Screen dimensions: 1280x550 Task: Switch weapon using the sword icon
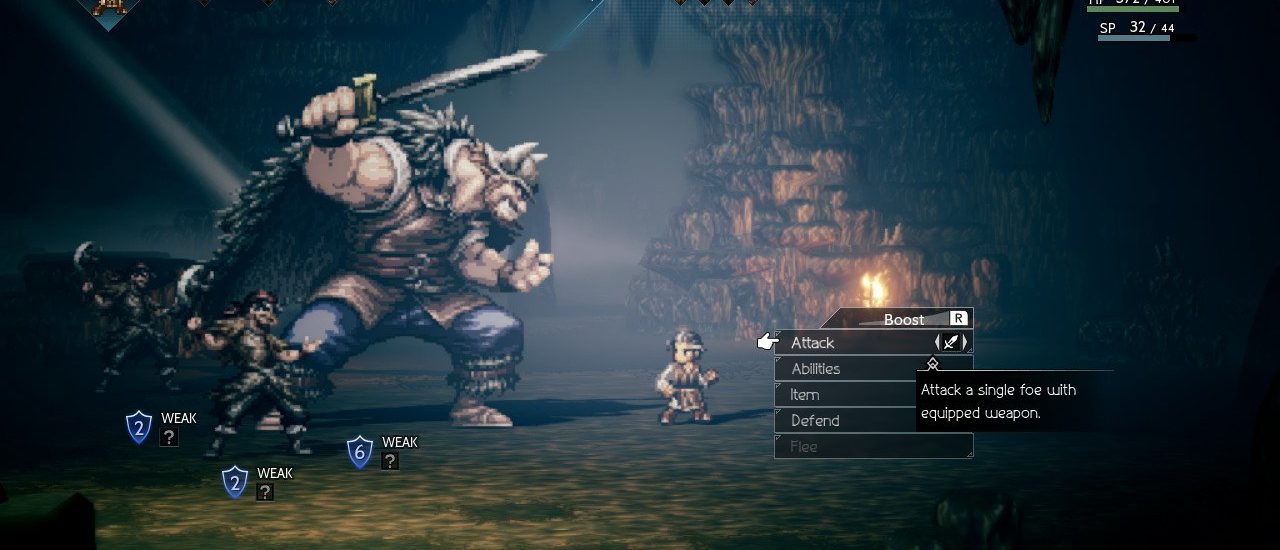pyautogui.click(x=952, y=343)
